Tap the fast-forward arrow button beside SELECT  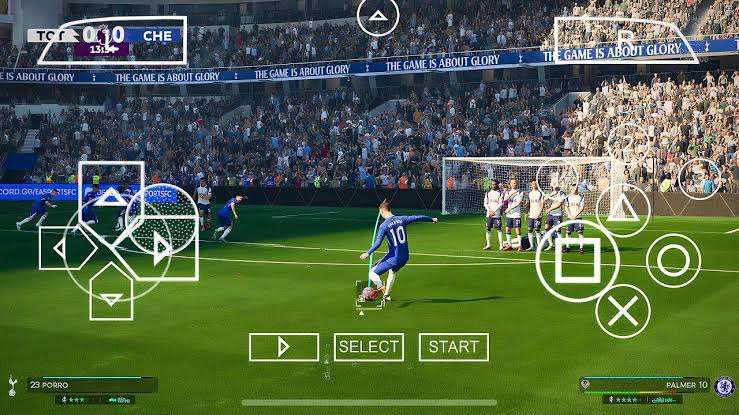284,347
